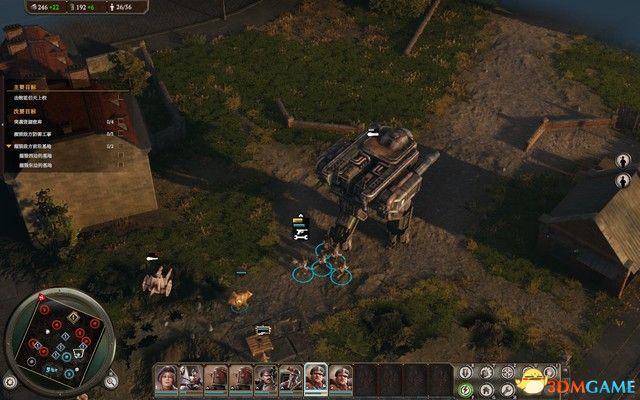Activate the green lightning bolt command button

click(x=467, y=390)
